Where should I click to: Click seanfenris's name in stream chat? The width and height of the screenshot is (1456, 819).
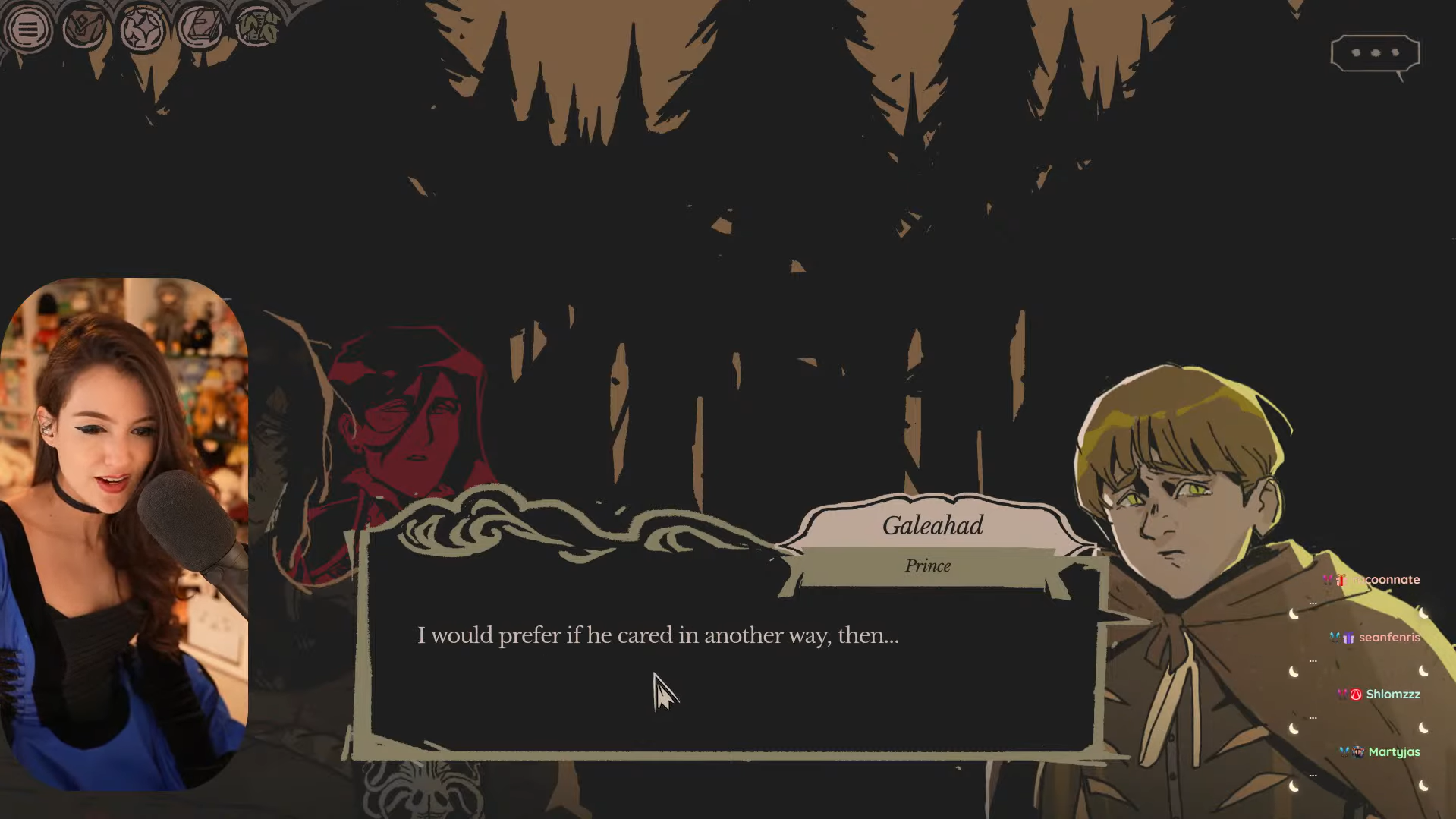(1388, 637)
